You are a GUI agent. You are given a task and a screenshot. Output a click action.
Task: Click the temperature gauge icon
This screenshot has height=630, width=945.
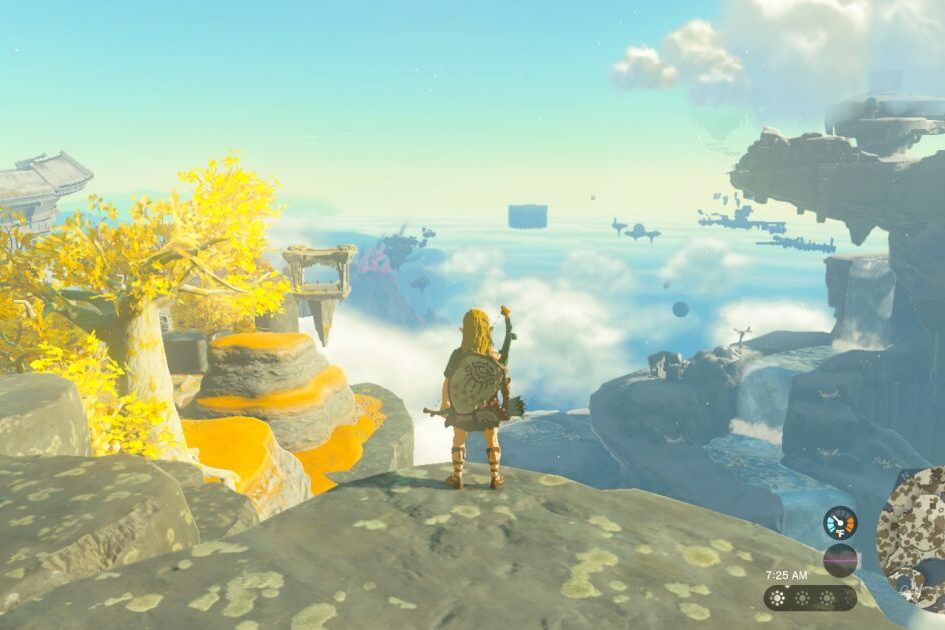coord(839,522)
